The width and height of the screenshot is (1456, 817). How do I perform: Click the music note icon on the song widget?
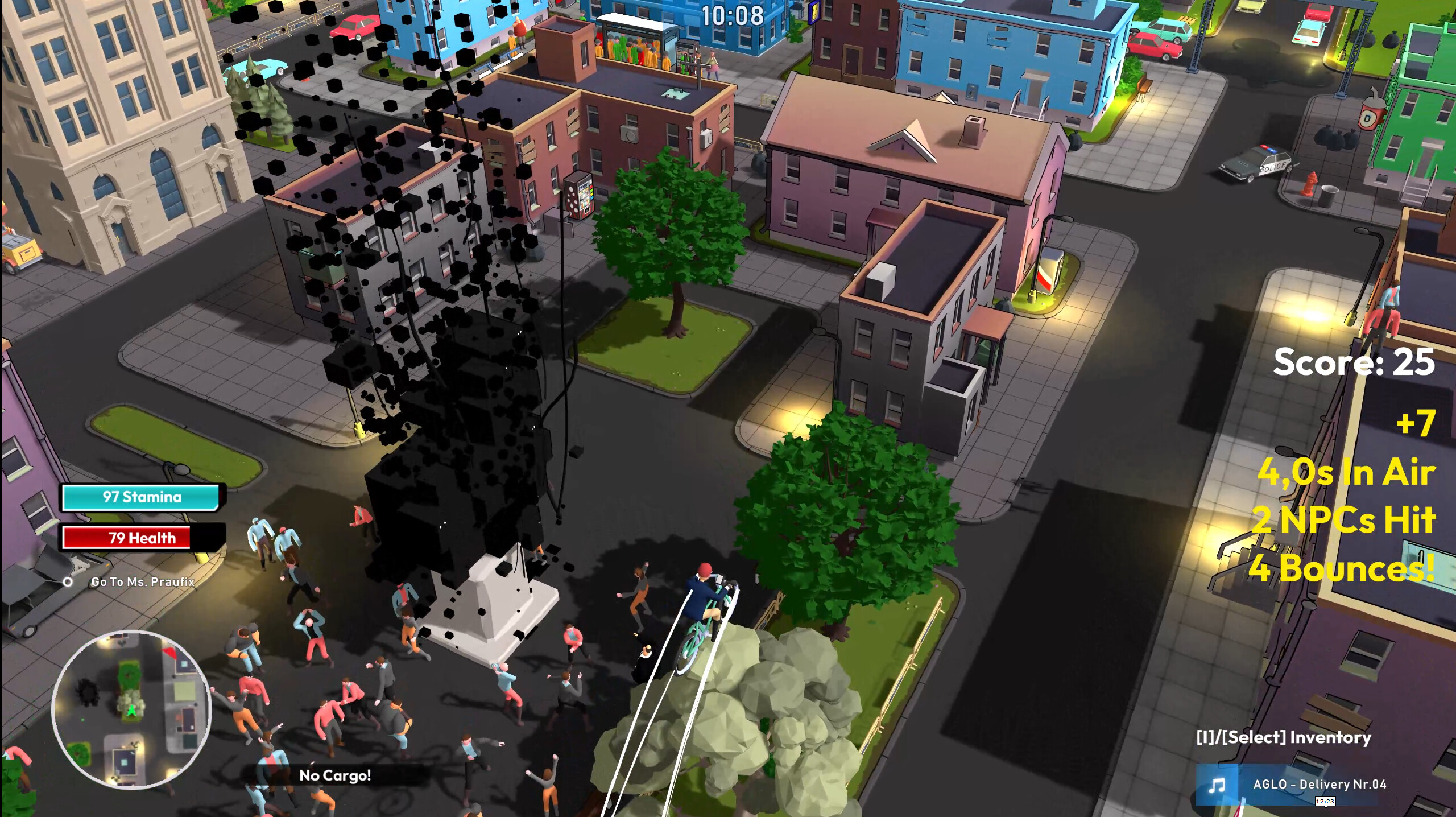(x=1217, y=786)
